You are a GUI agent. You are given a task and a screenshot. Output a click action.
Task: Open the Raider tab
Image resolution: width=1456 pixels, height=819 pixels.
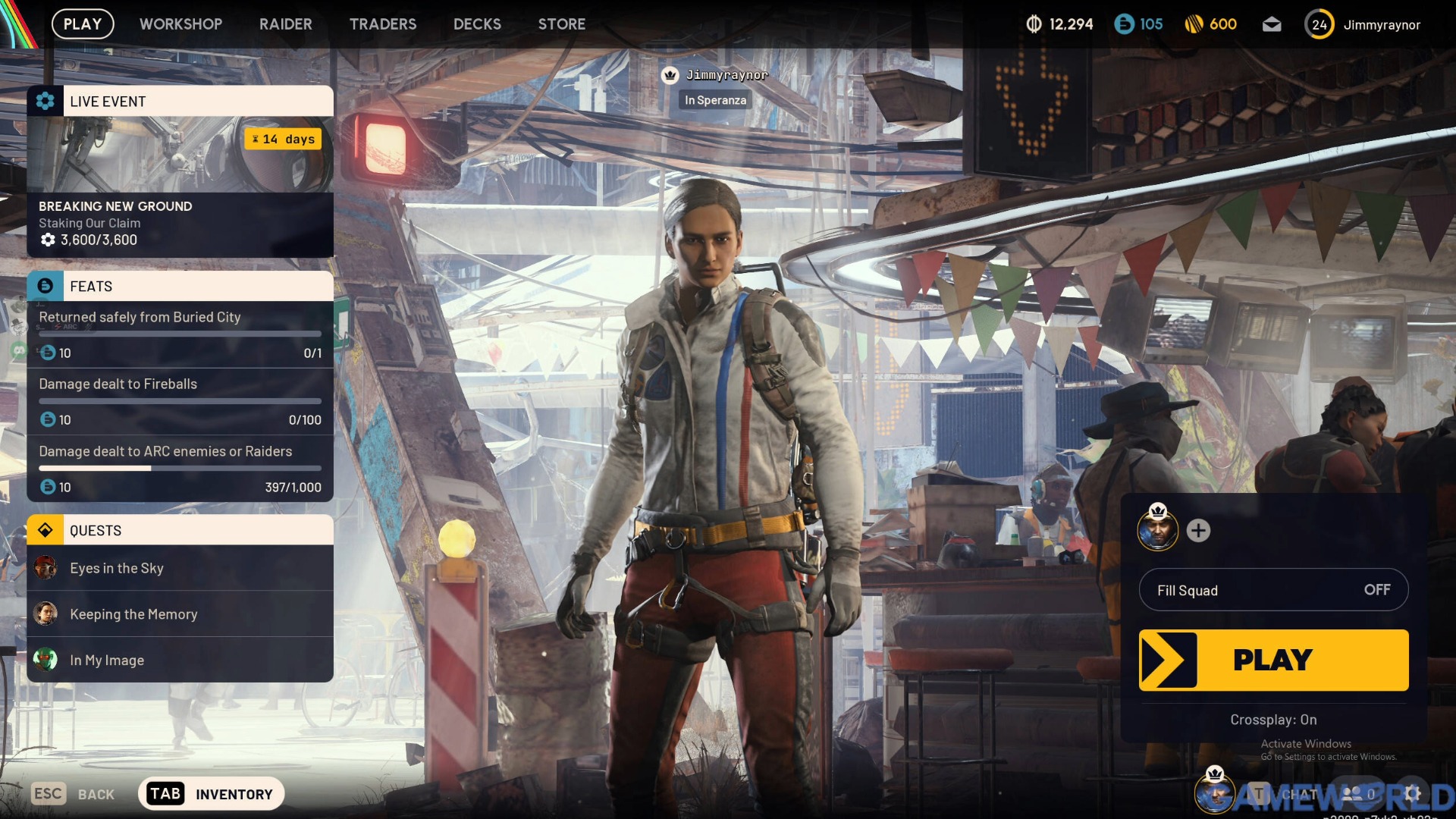point(285,24)
